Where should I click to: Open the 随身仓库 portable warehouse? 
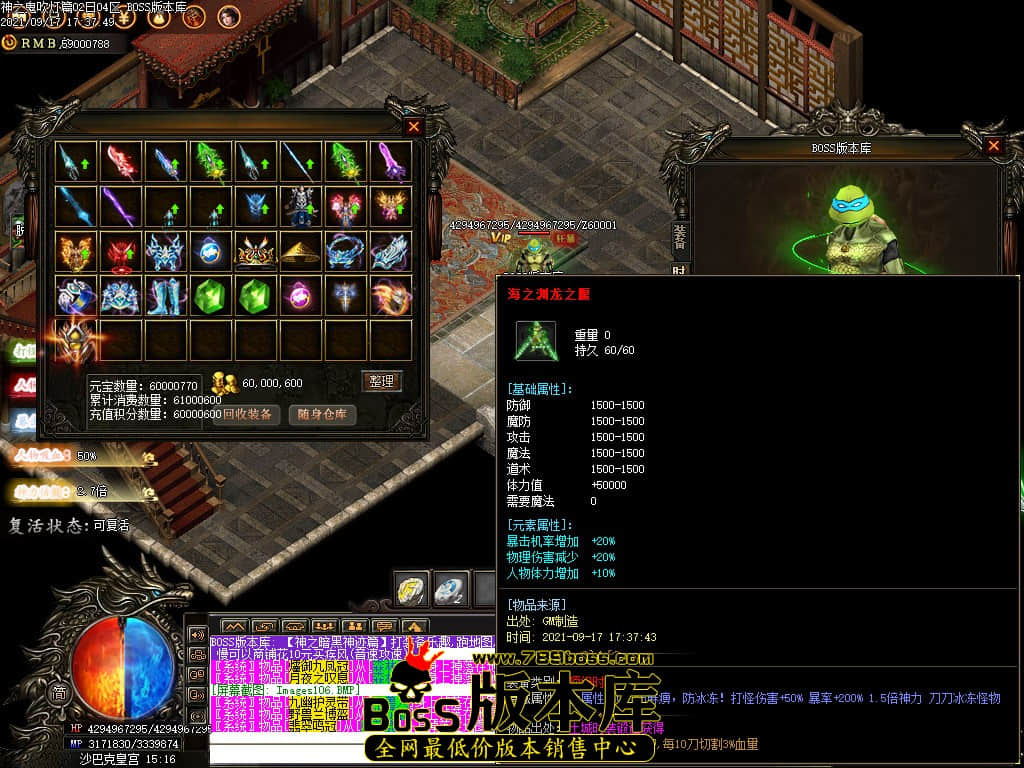[x=323, y=414]
